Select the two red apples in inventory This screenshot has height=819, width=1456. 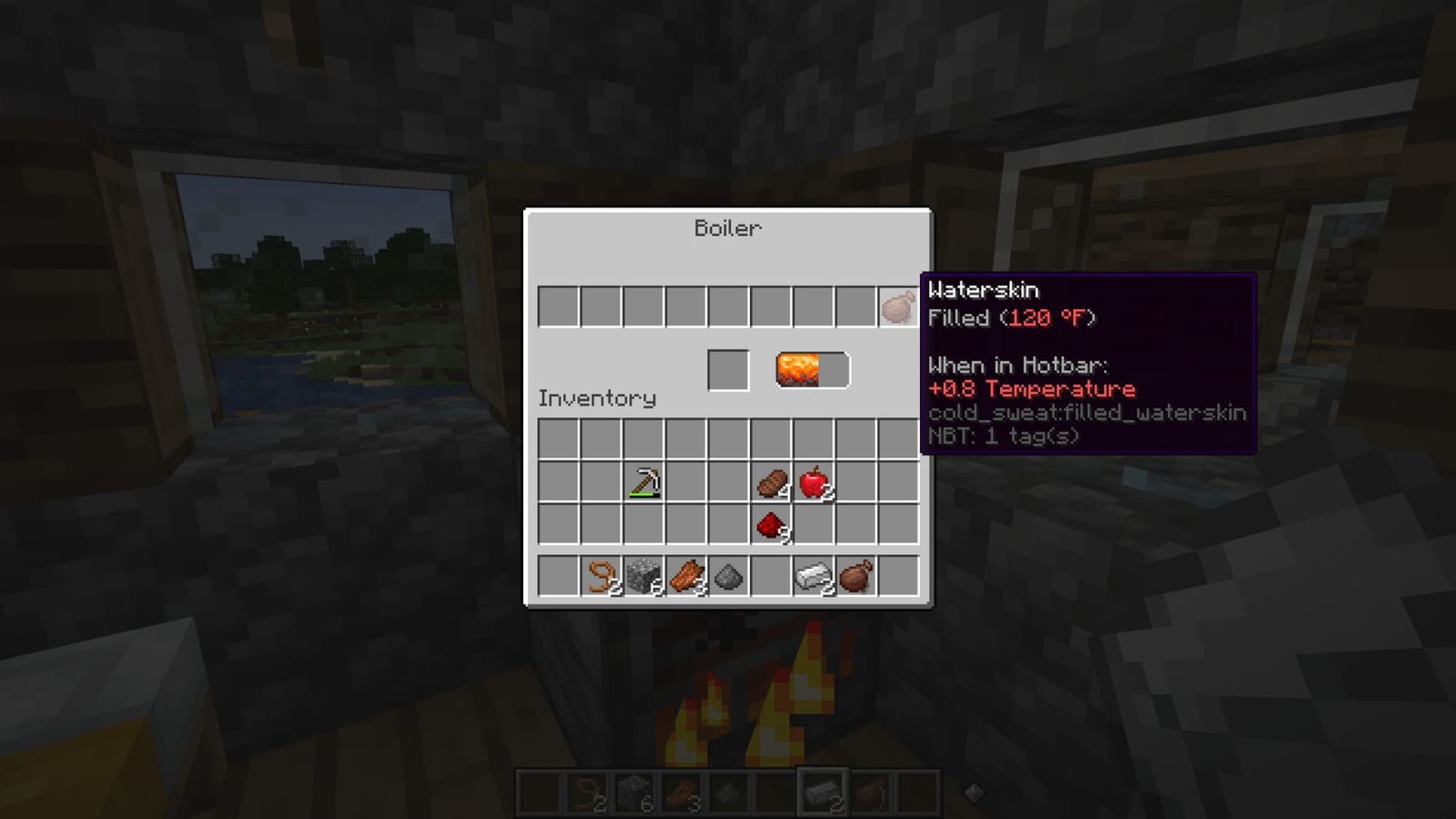point(813,484)
